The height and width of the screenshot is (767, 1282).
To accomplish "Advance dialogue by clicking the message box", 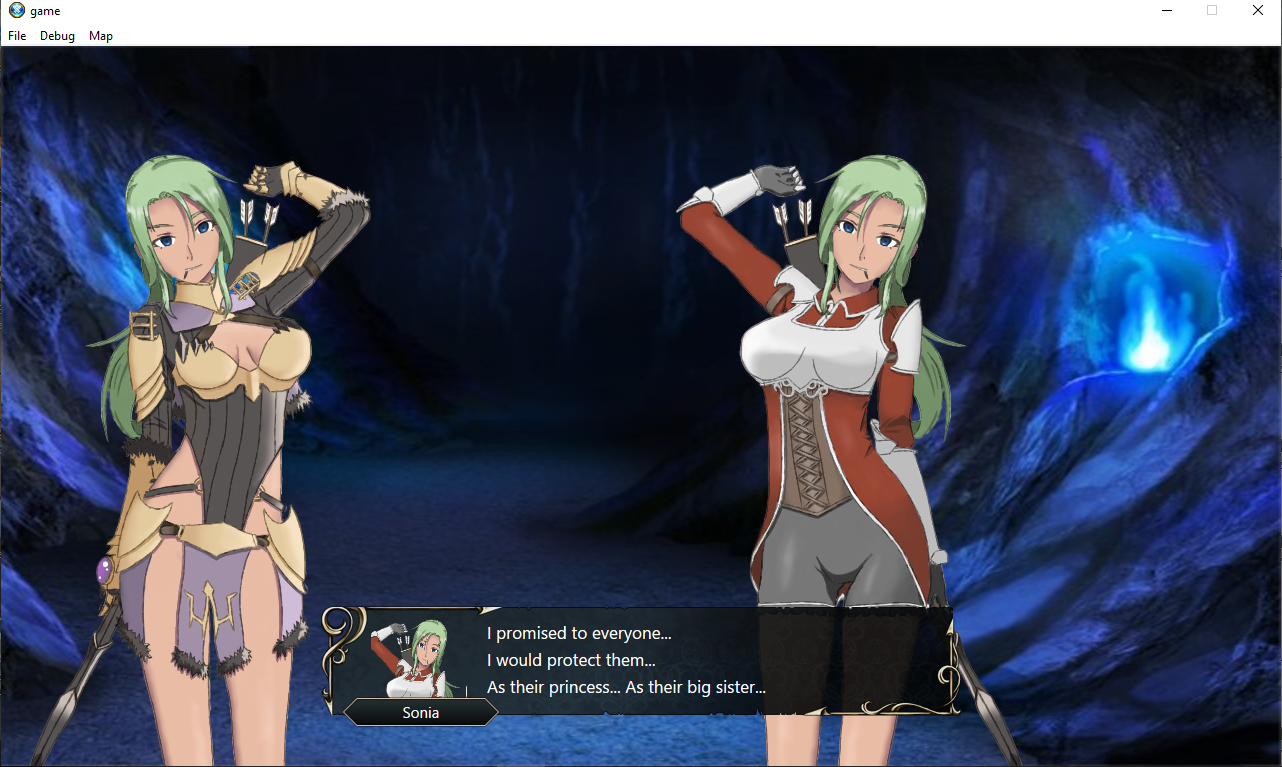I will click(700, 660).
